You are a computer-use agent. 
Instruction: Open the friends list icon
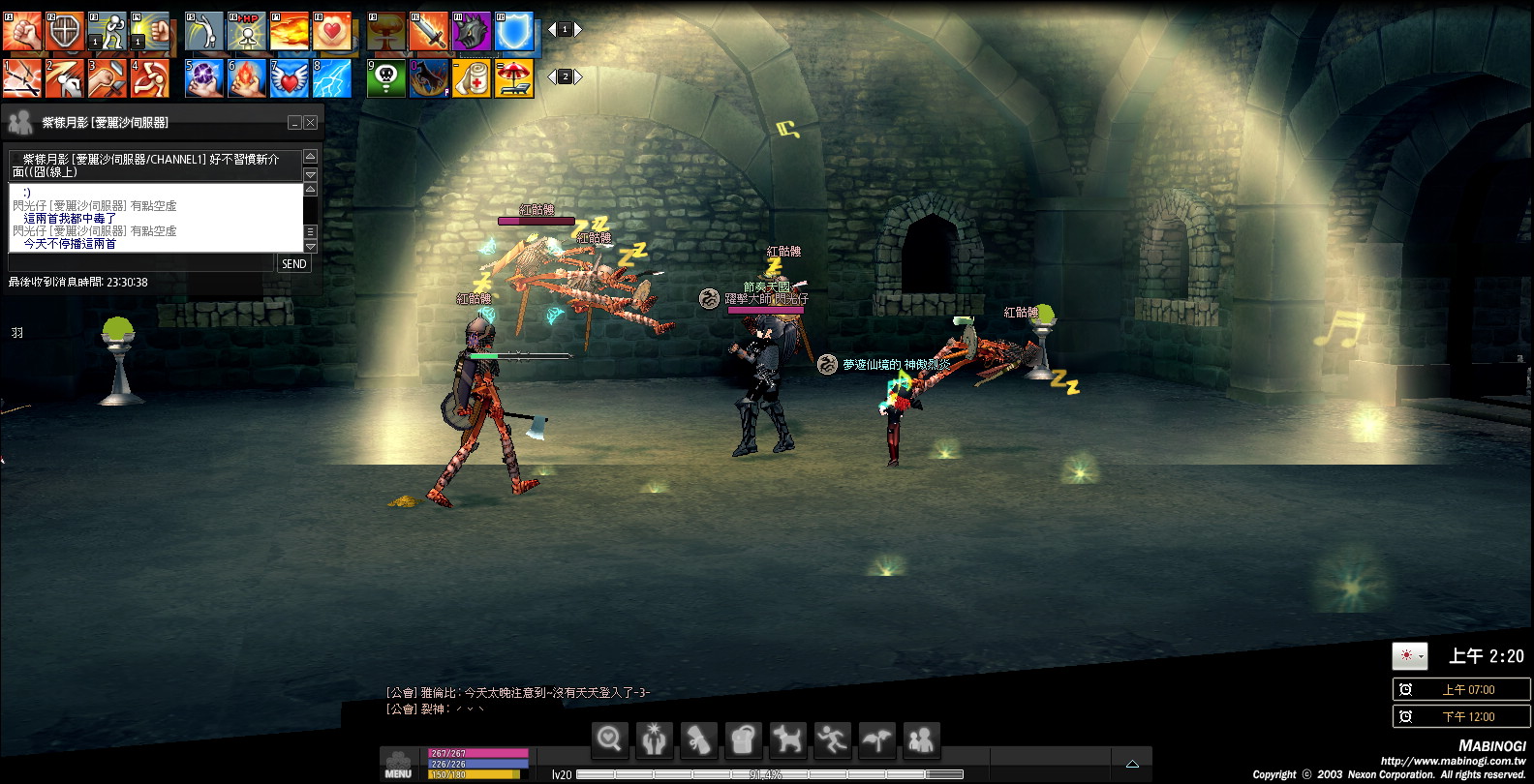[x=921, y=740]
